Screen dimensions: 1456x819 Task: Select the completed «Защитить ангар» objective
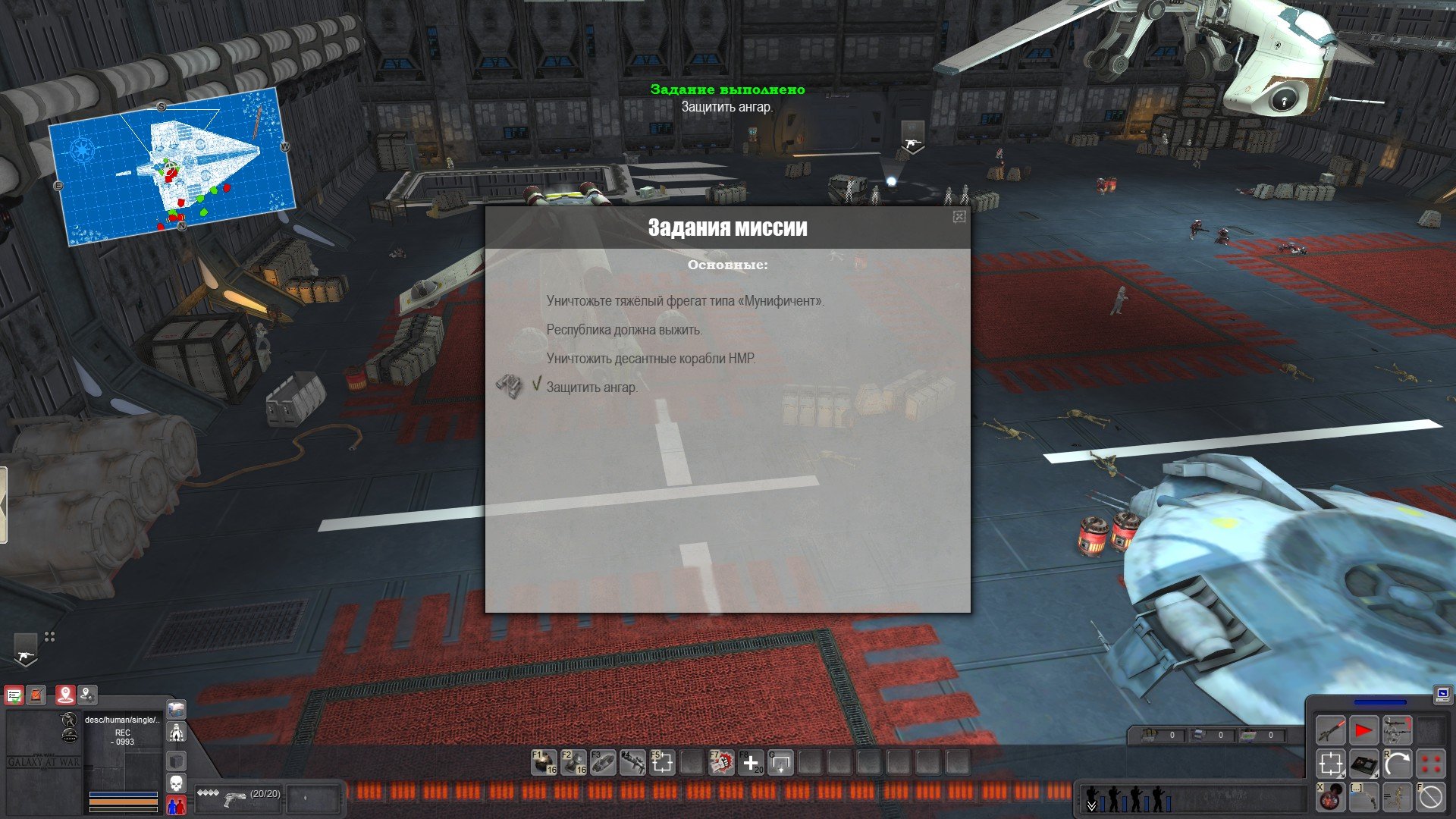click(x=592, y=388)
